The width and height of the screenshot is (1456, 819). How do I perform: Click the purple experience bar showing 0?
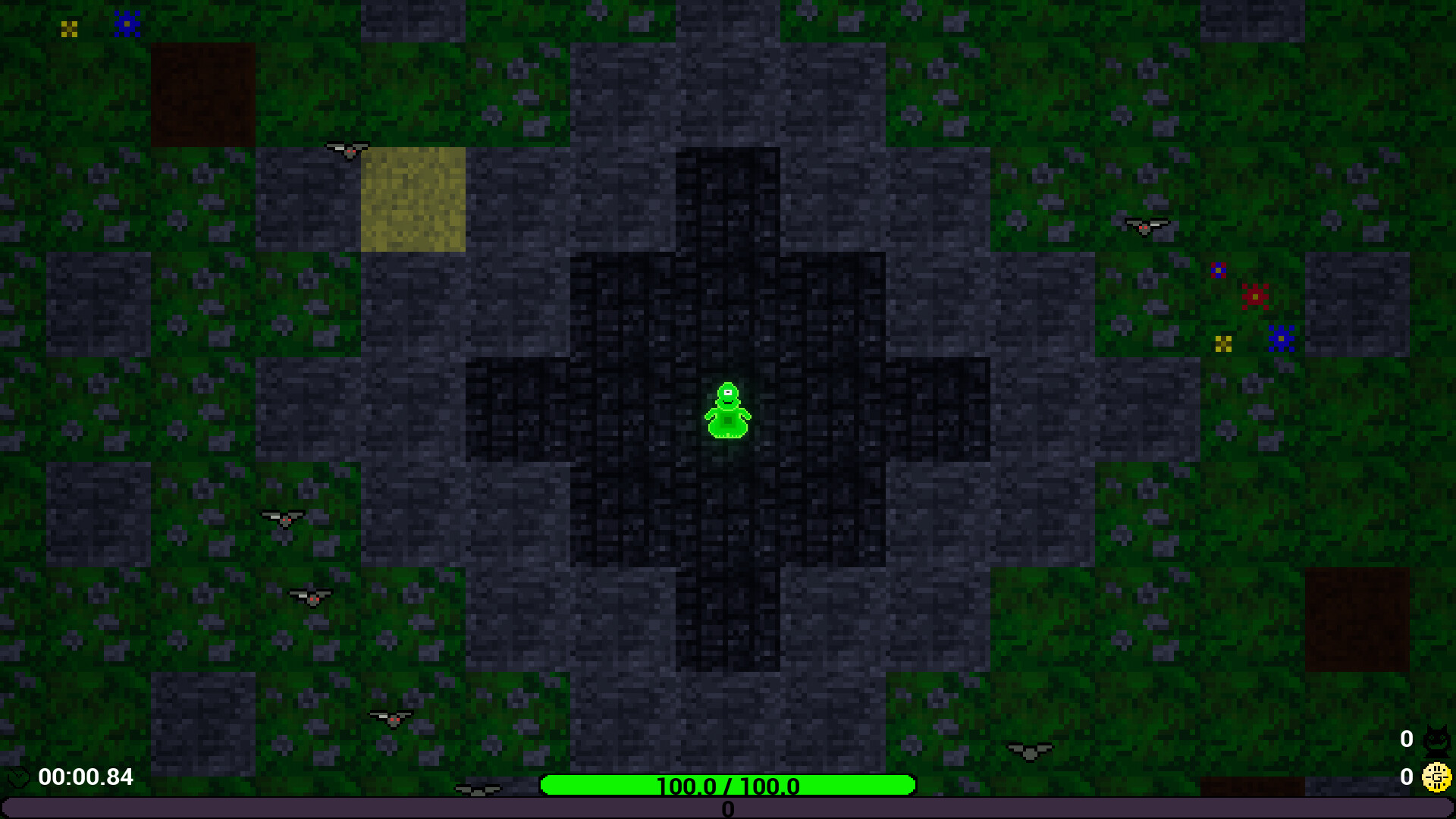pyautogui.click(x=728, y=809)
